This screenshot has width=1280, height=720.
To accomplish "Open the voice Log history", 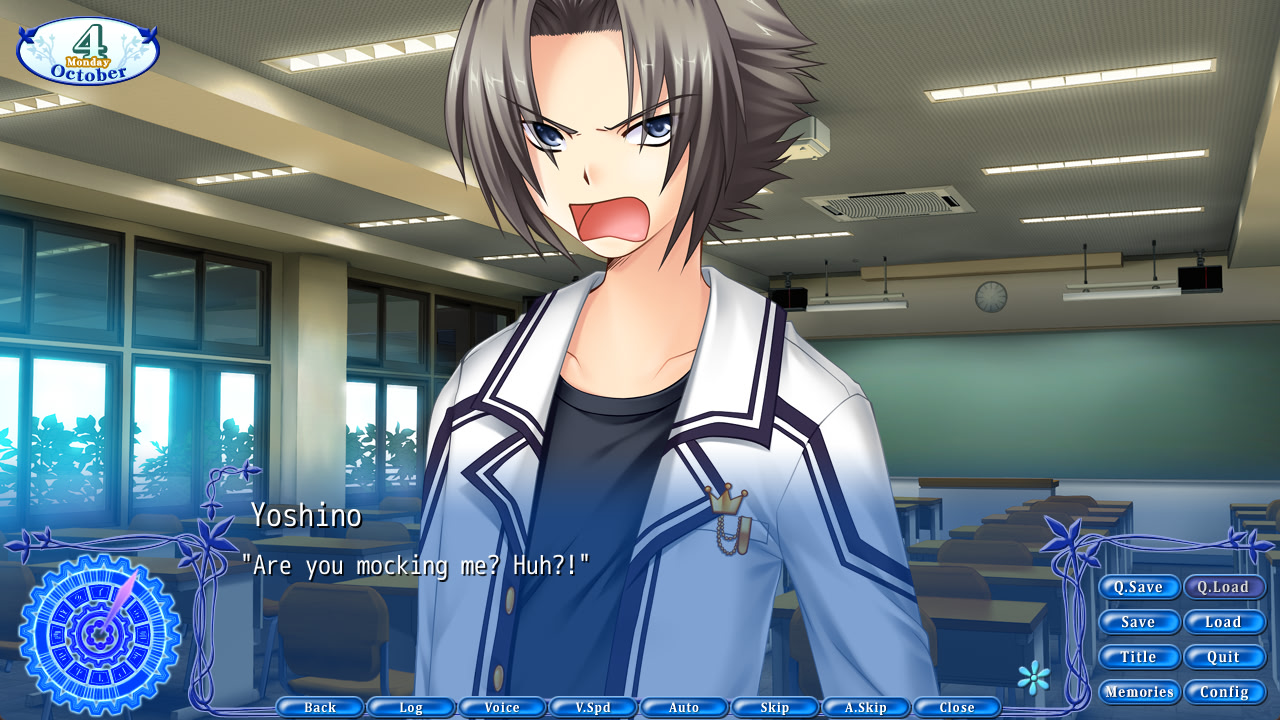I will 410,706.
